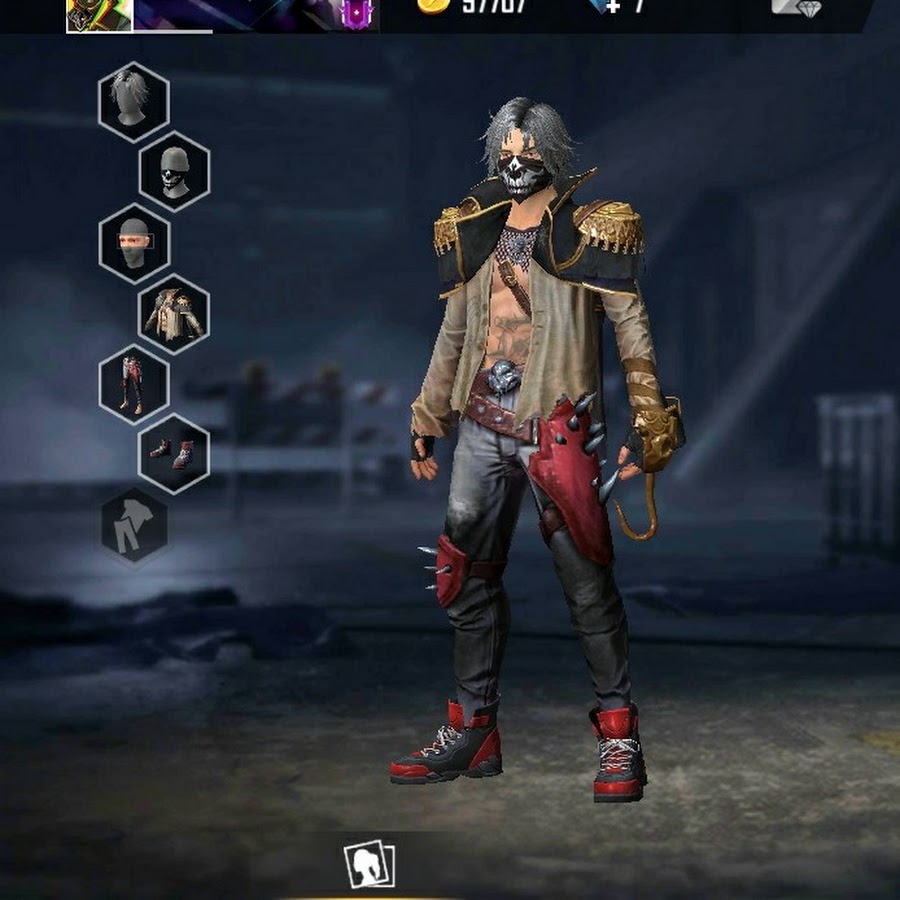This screenshot has height=900, width=900.
Task: Select the red sneakers shoe slot
Action: (174, 454)
